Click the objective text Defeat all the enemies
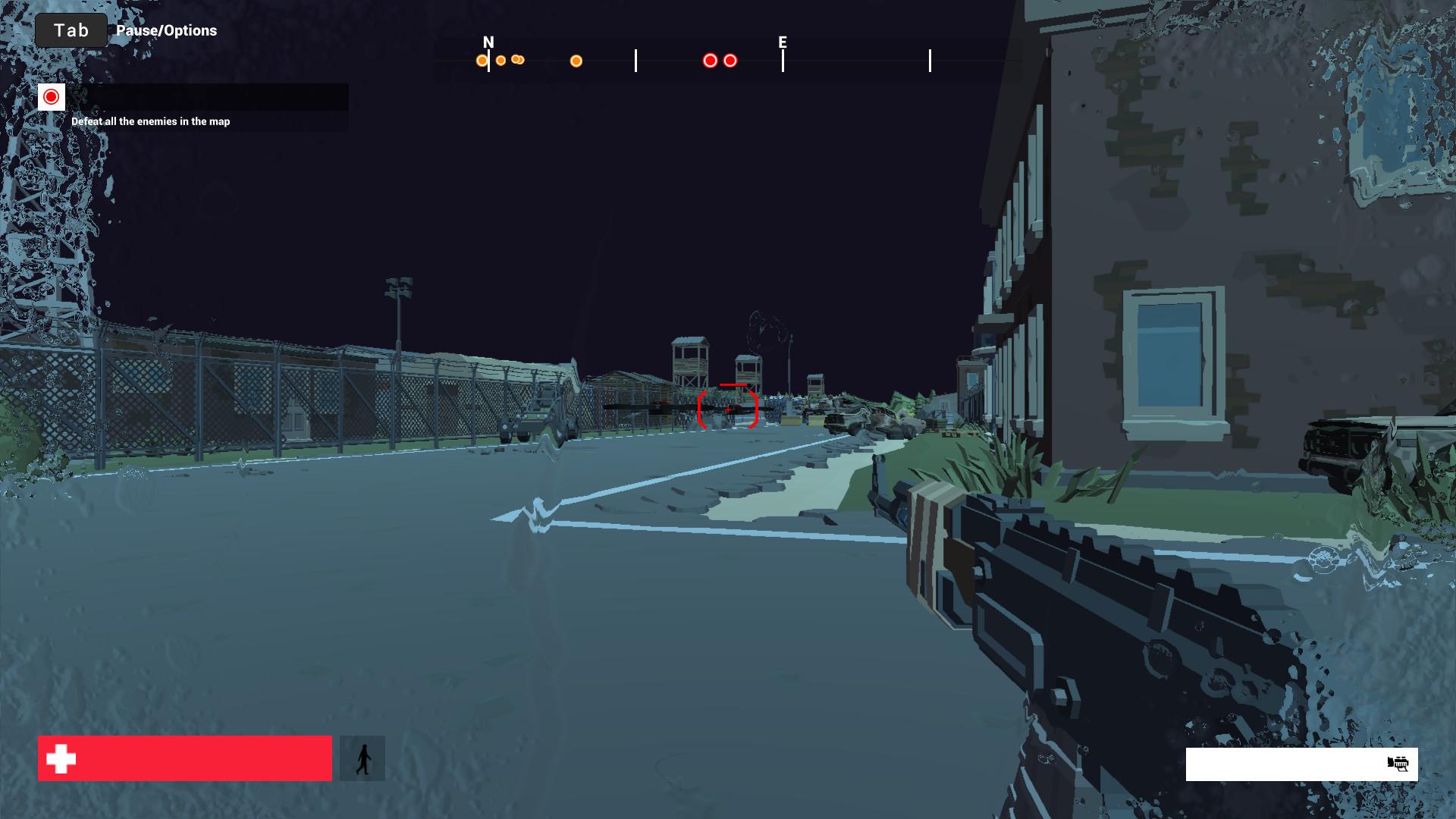The width and height of the screenshot is (1456, 819). click(x=150, y=121)
